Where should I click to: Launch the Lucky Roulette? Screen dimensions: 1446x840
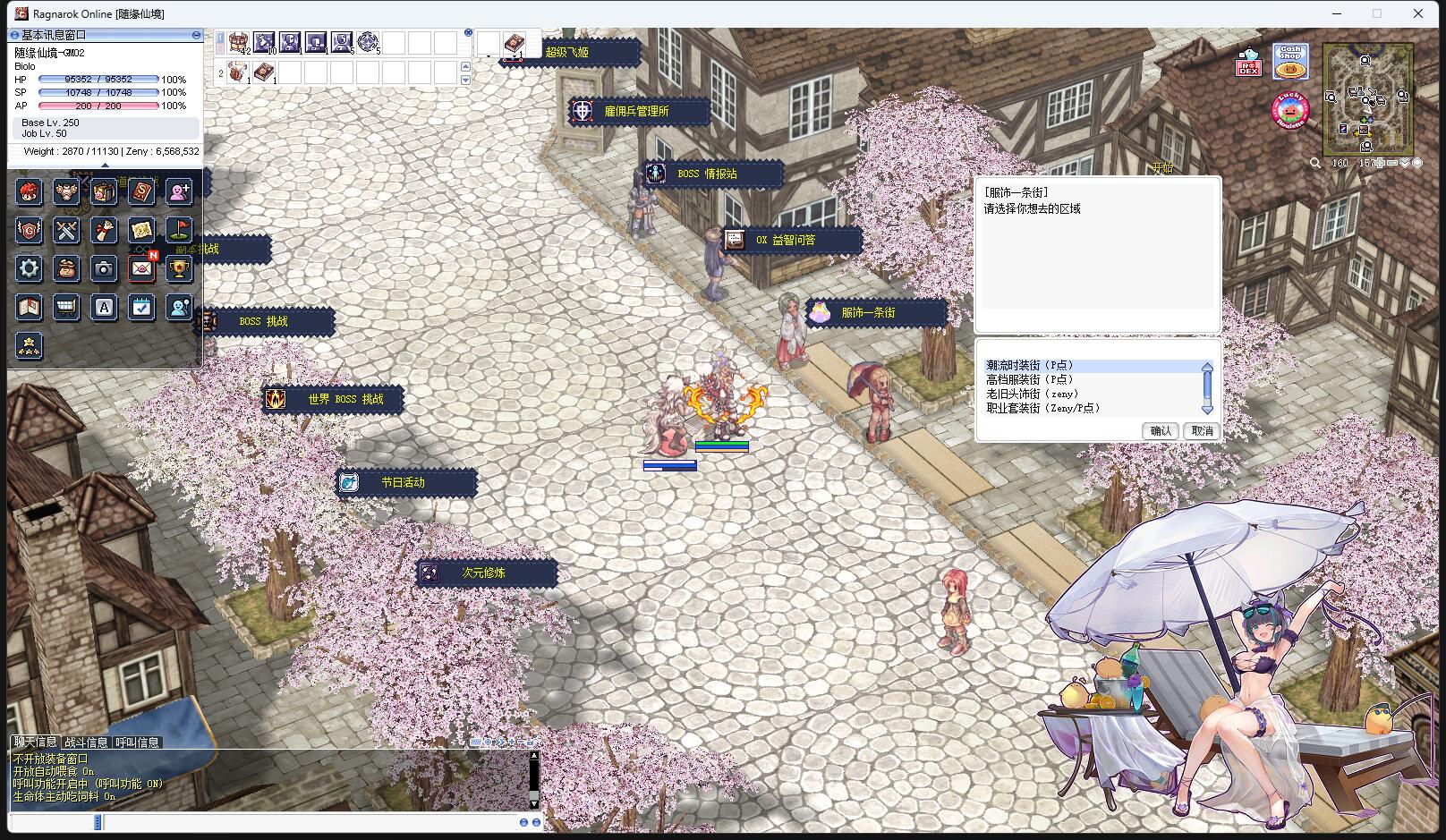pos(1289,110)
